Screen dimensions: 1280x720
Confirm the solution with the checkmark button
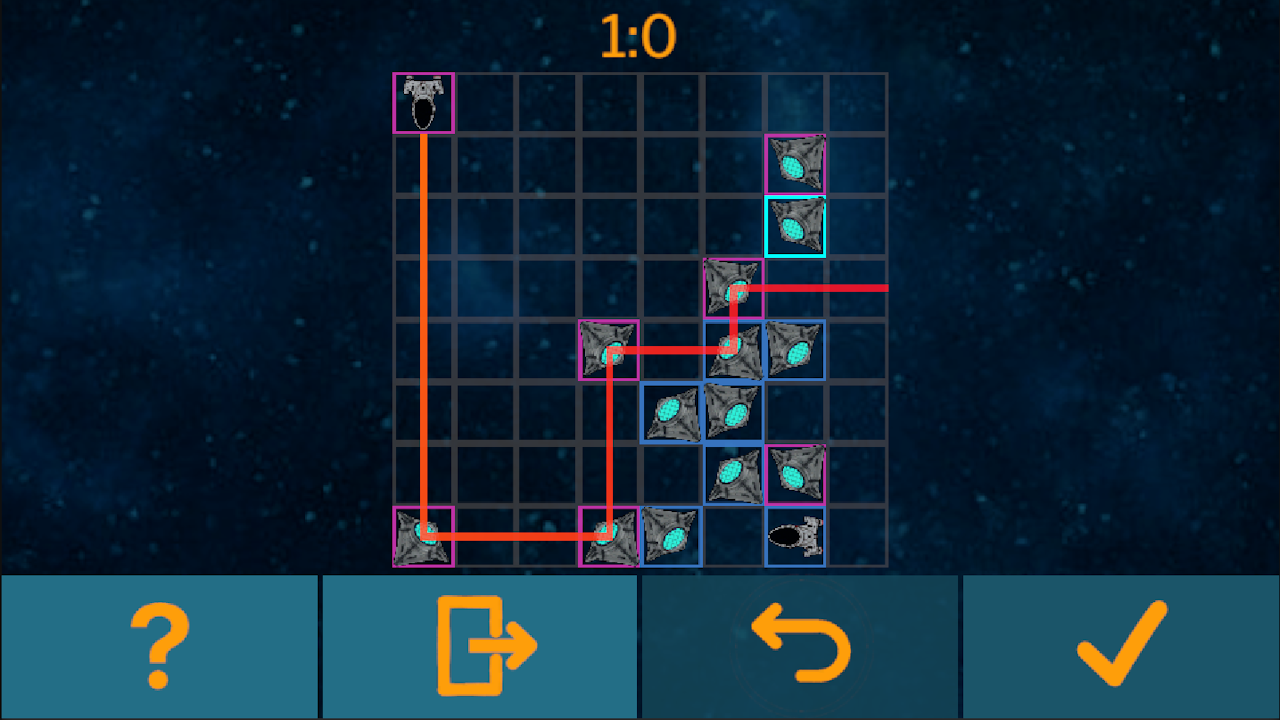[1120, 645]
